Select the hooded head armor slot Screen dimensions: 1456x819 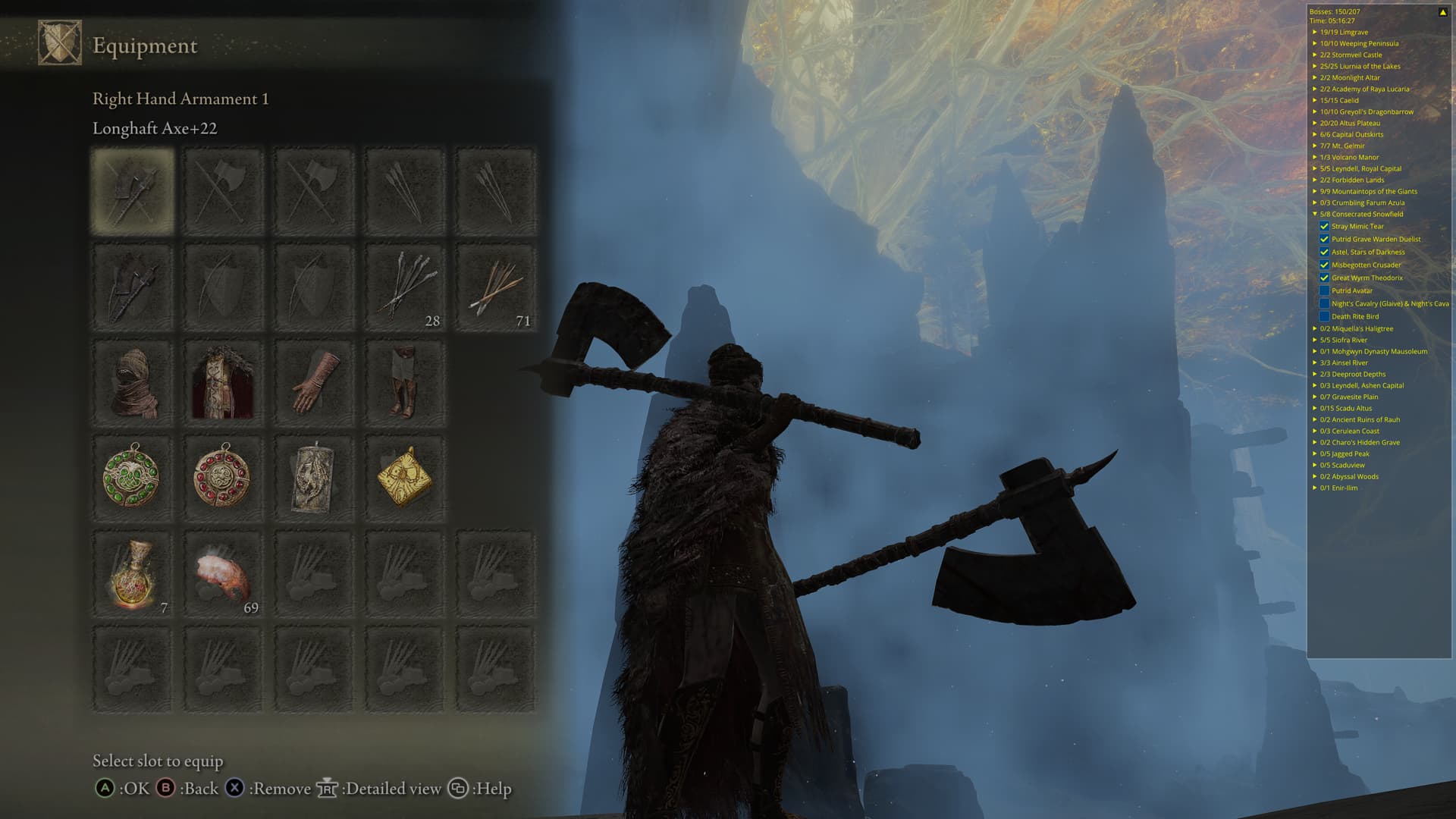(133, 383)
